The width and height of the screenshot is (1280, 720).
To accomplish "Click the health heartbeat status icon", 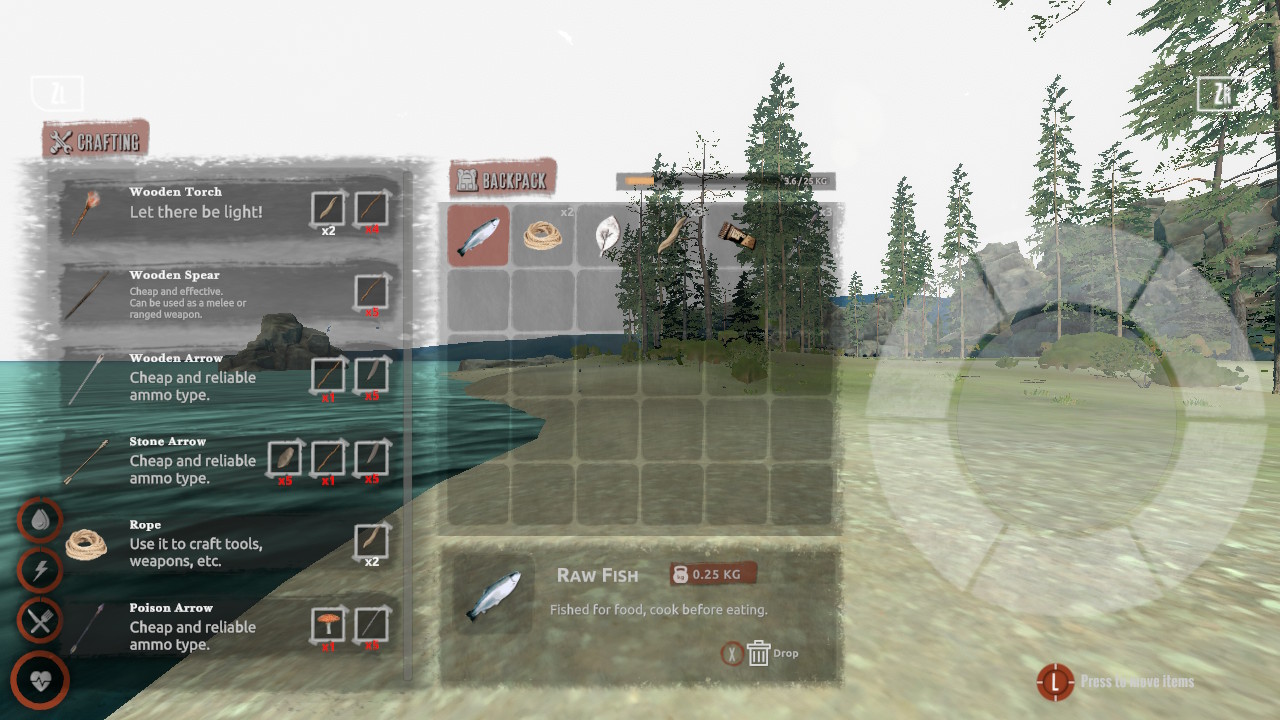I will [40, 679].
